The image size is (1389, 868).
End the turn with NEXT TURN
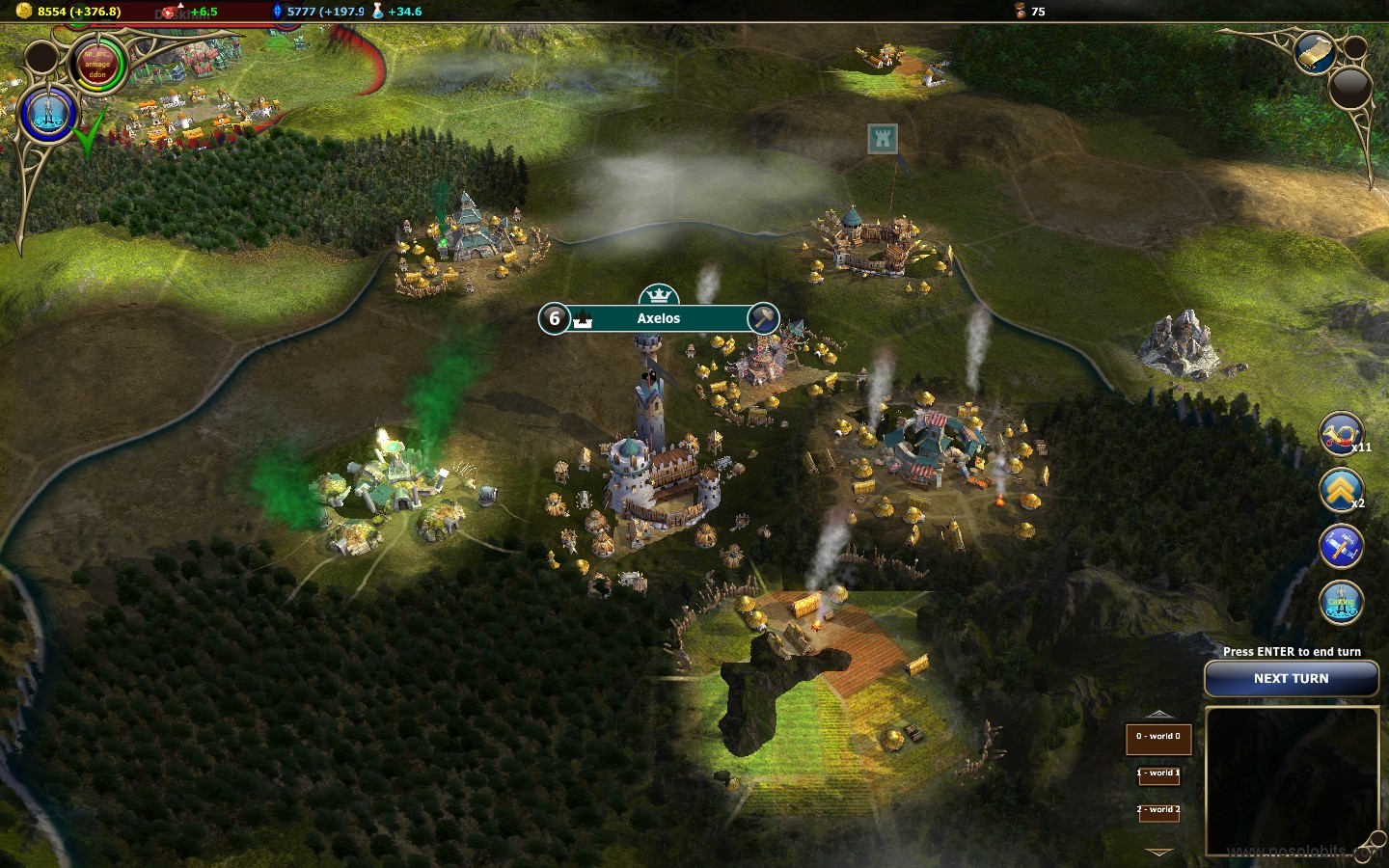pos(1291,679)
